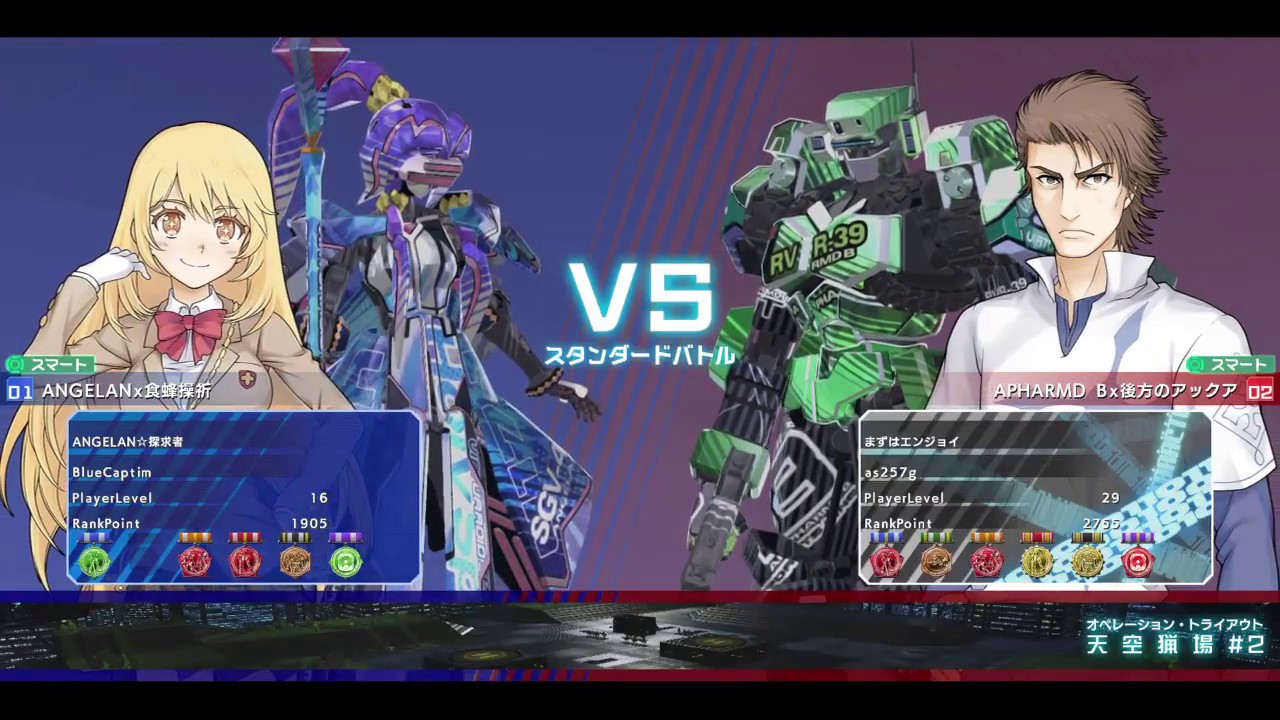Image resolution: width=1280 pixels, height=720 pixels.
Task: Inspect the bronze medal under まずはエンジョイ
Action: [x=936, y=562]
